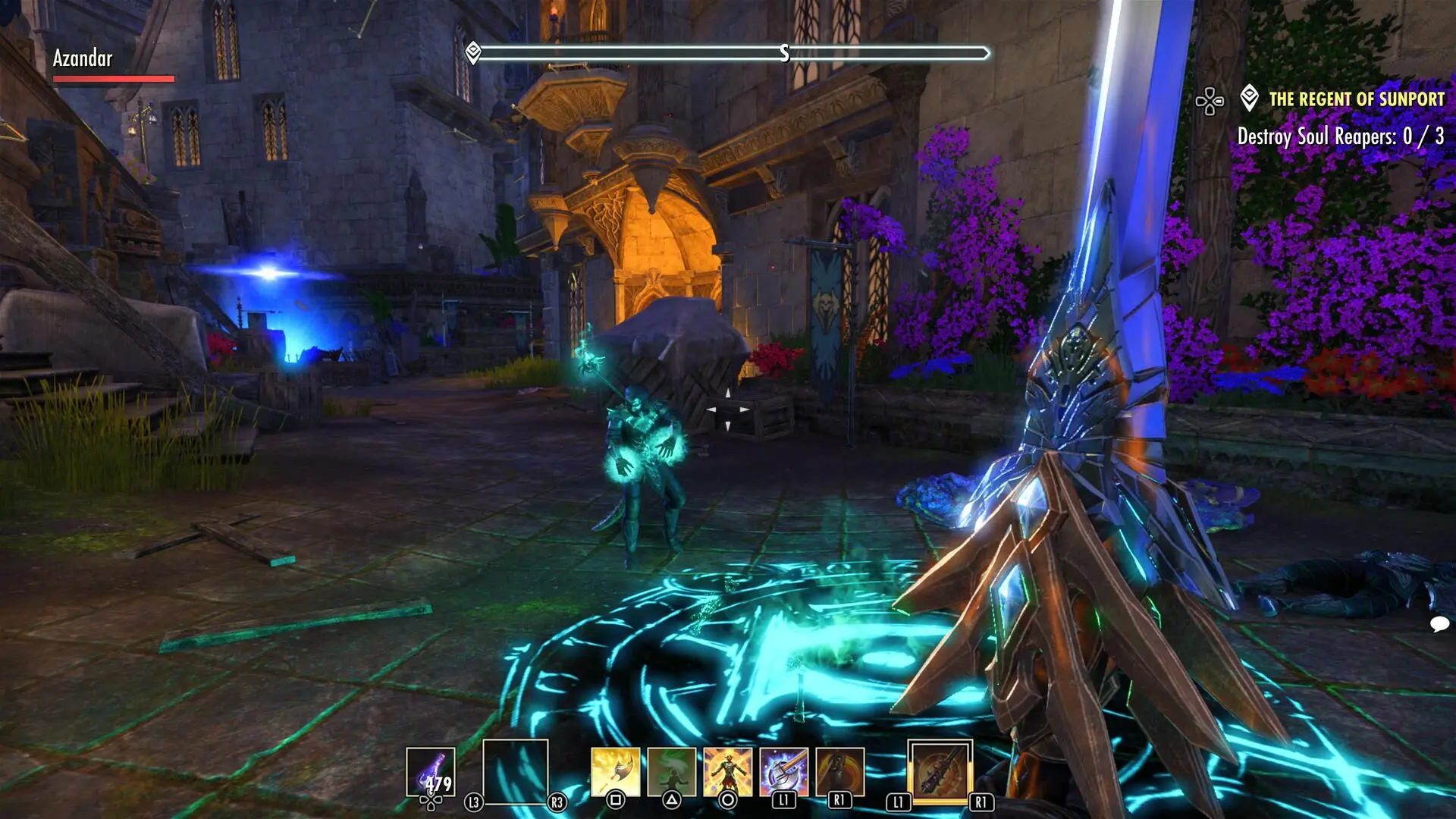
Task: Trigger the orange weapon swing skill
Action: pyautogui.click(x=840, y=772)
